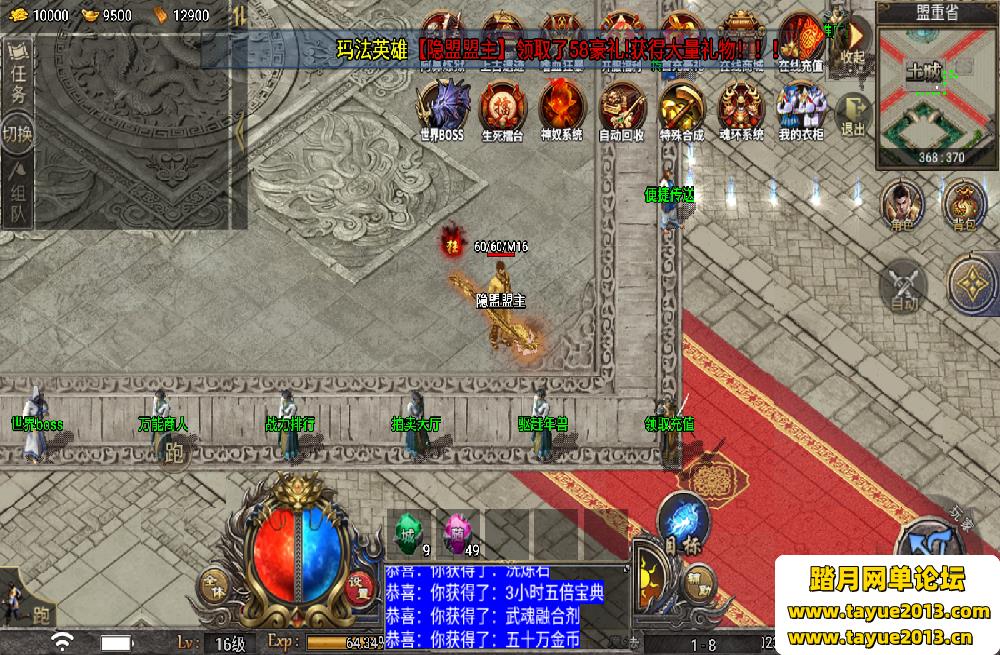Screen dimensions: 1000x655
Task: Collapse the icon menu with 收起
Action: 852,42
